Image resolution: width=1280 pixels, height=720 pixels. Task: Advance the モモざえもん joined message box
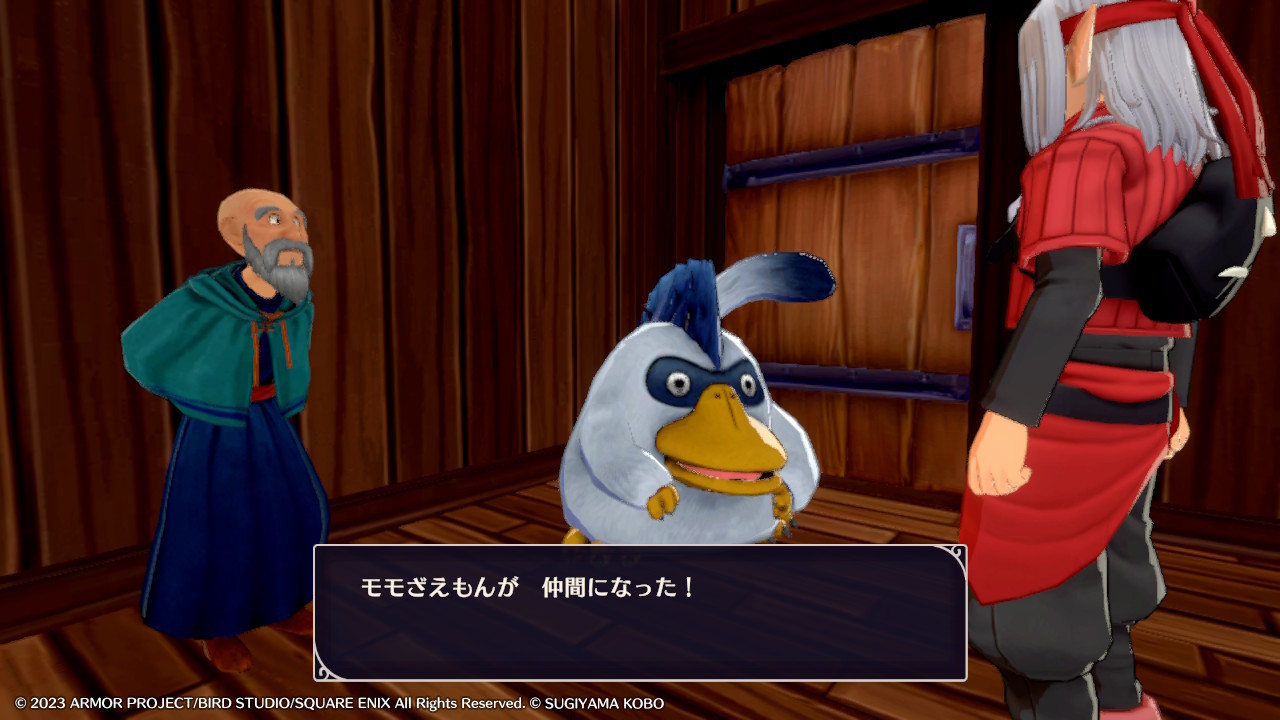[640, 612]
